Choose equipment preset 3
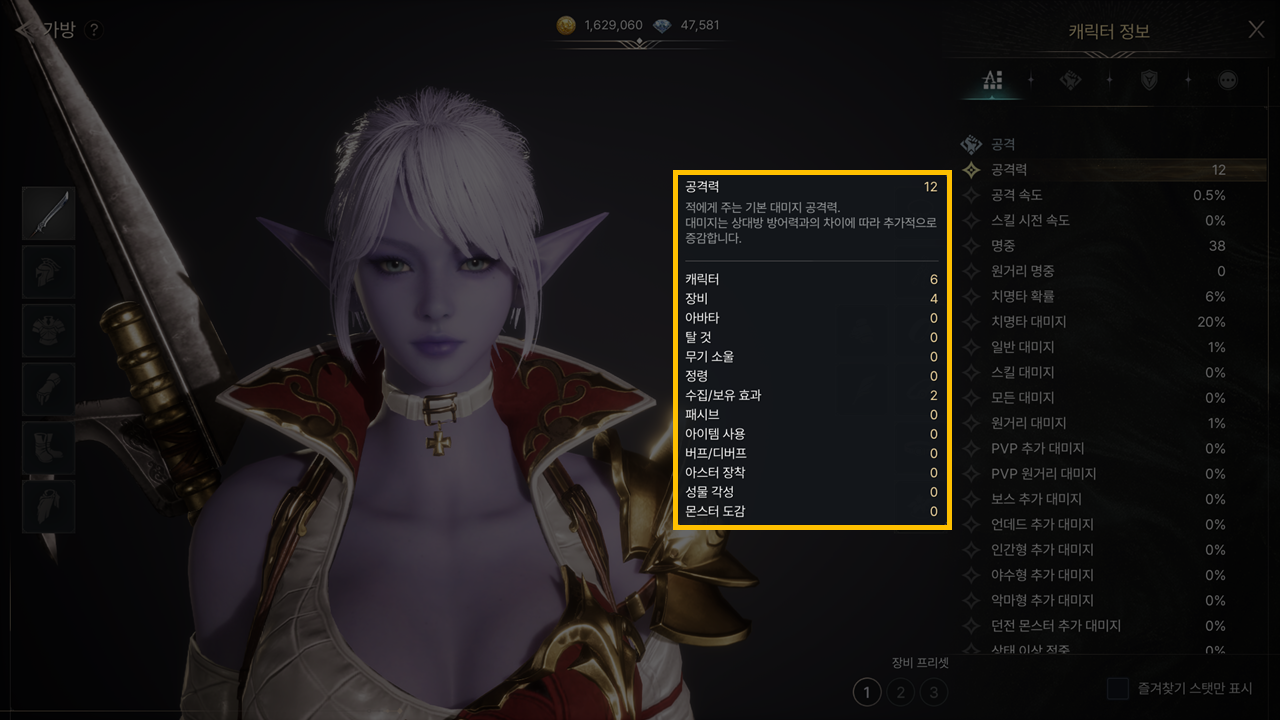 [934, 691]
